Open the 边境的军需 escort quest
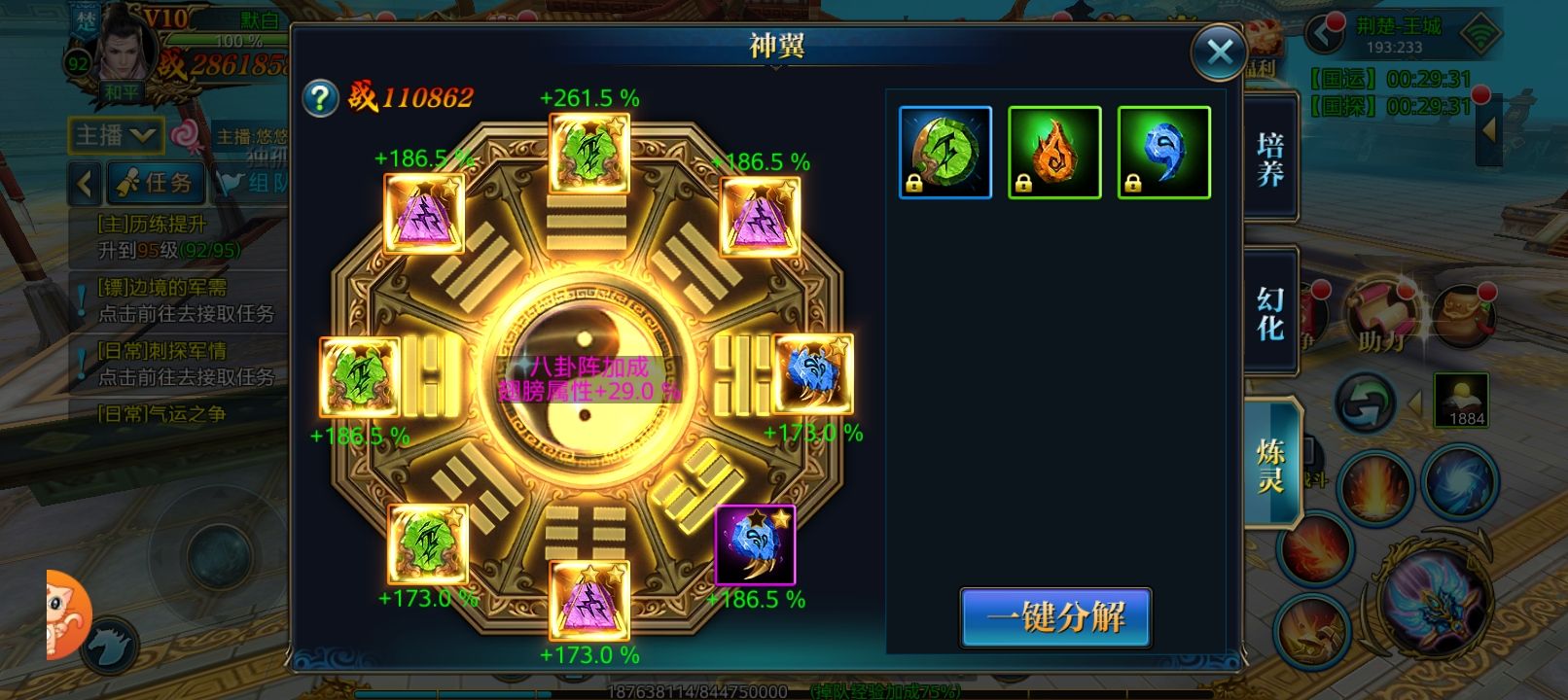 pyautogui.click(x=185, y=300)
